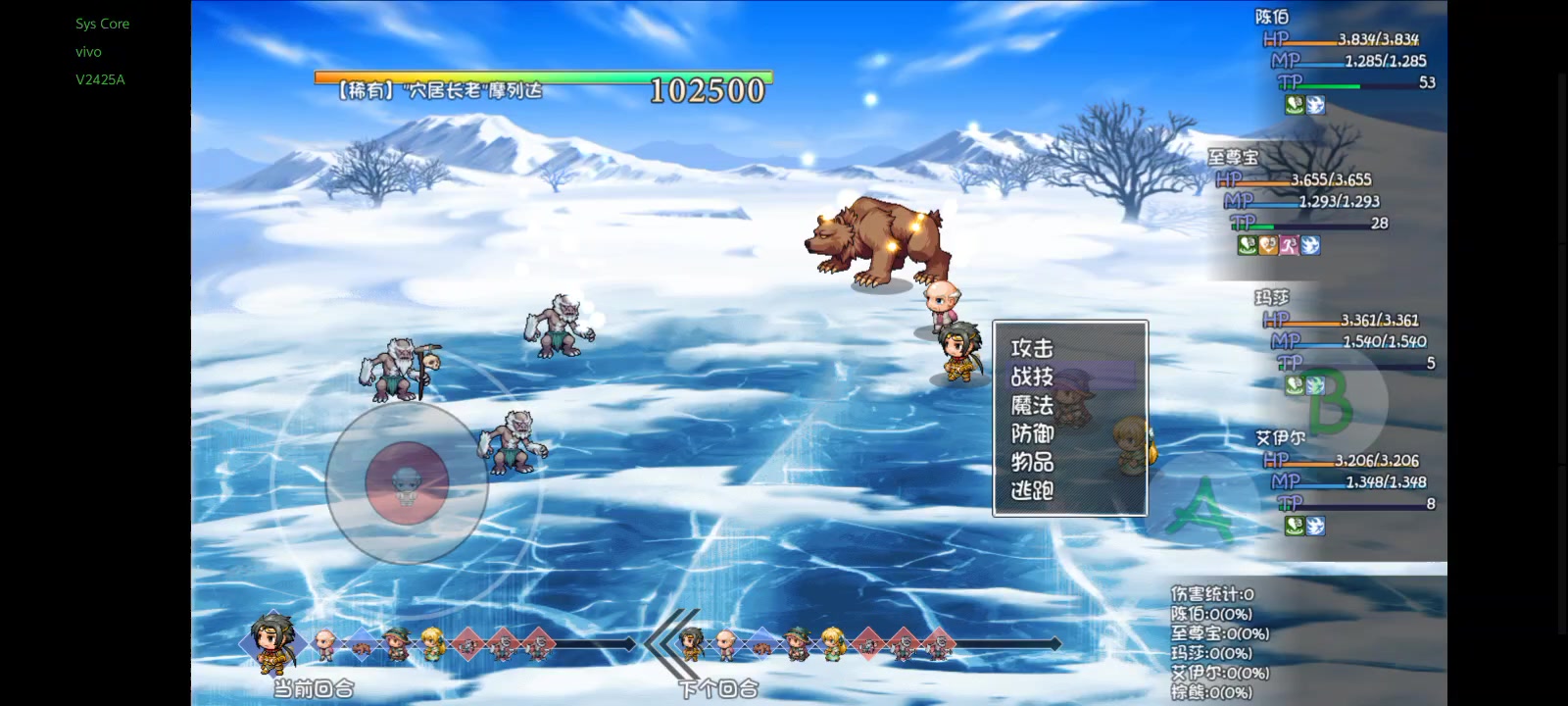Choose 逃跑 to flee the battle

[x=1033, y=490]
